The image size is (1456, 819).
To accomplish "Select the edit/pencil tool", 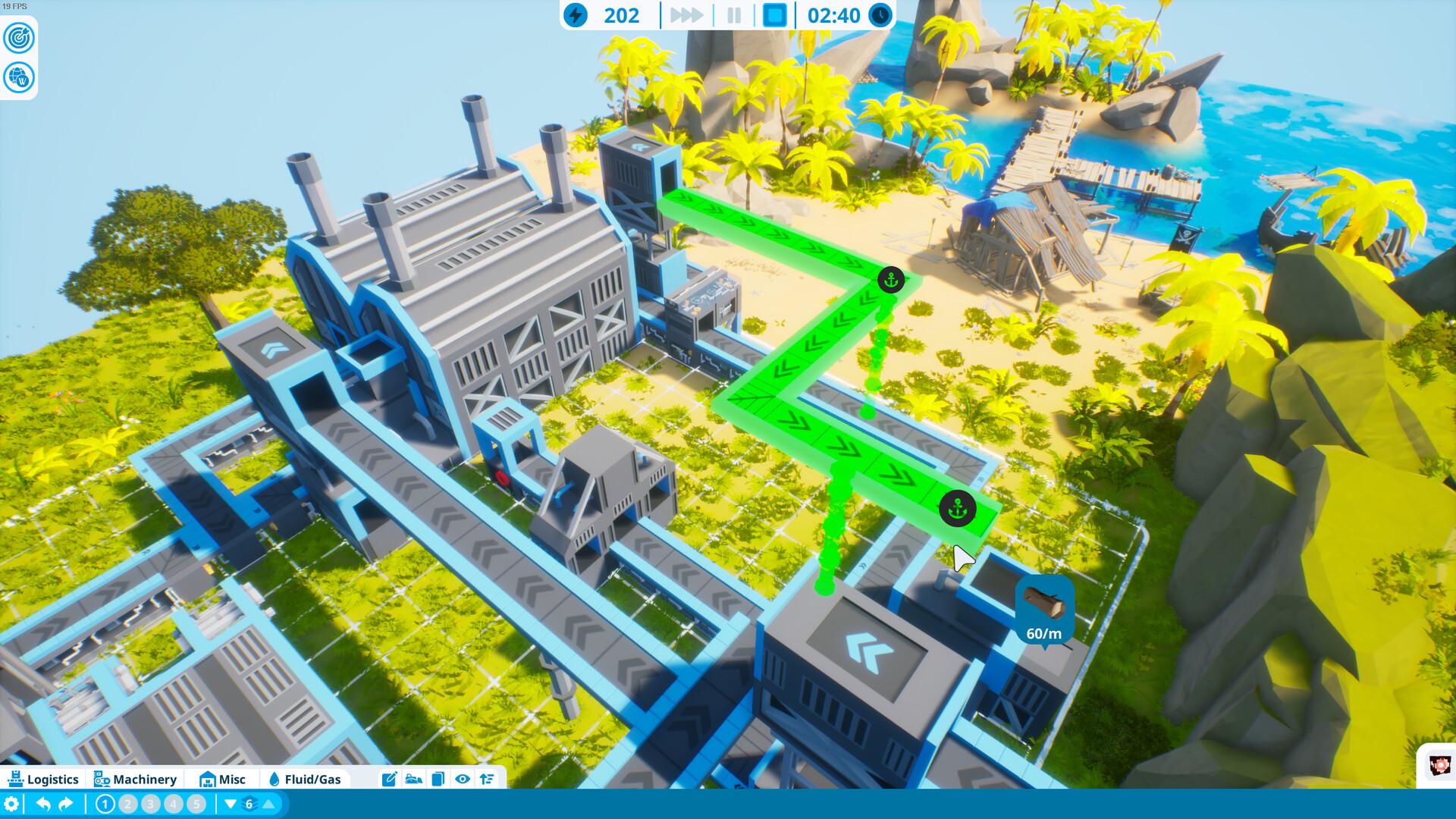I will 390,778.
